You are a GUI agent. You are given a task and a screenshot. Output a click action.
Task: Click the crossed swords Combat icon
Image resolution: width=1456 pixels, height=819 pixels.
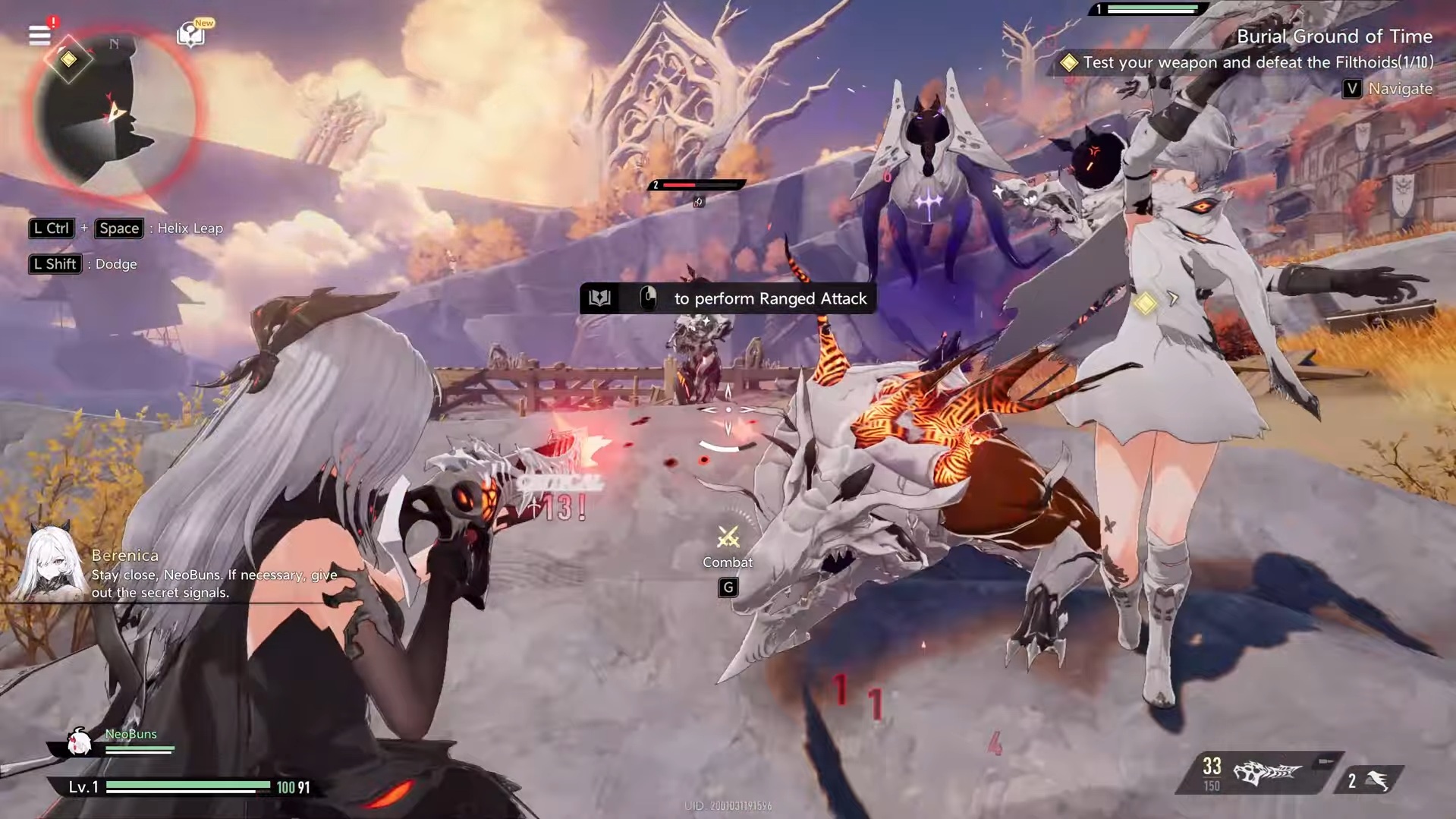[x=728, y=538]
